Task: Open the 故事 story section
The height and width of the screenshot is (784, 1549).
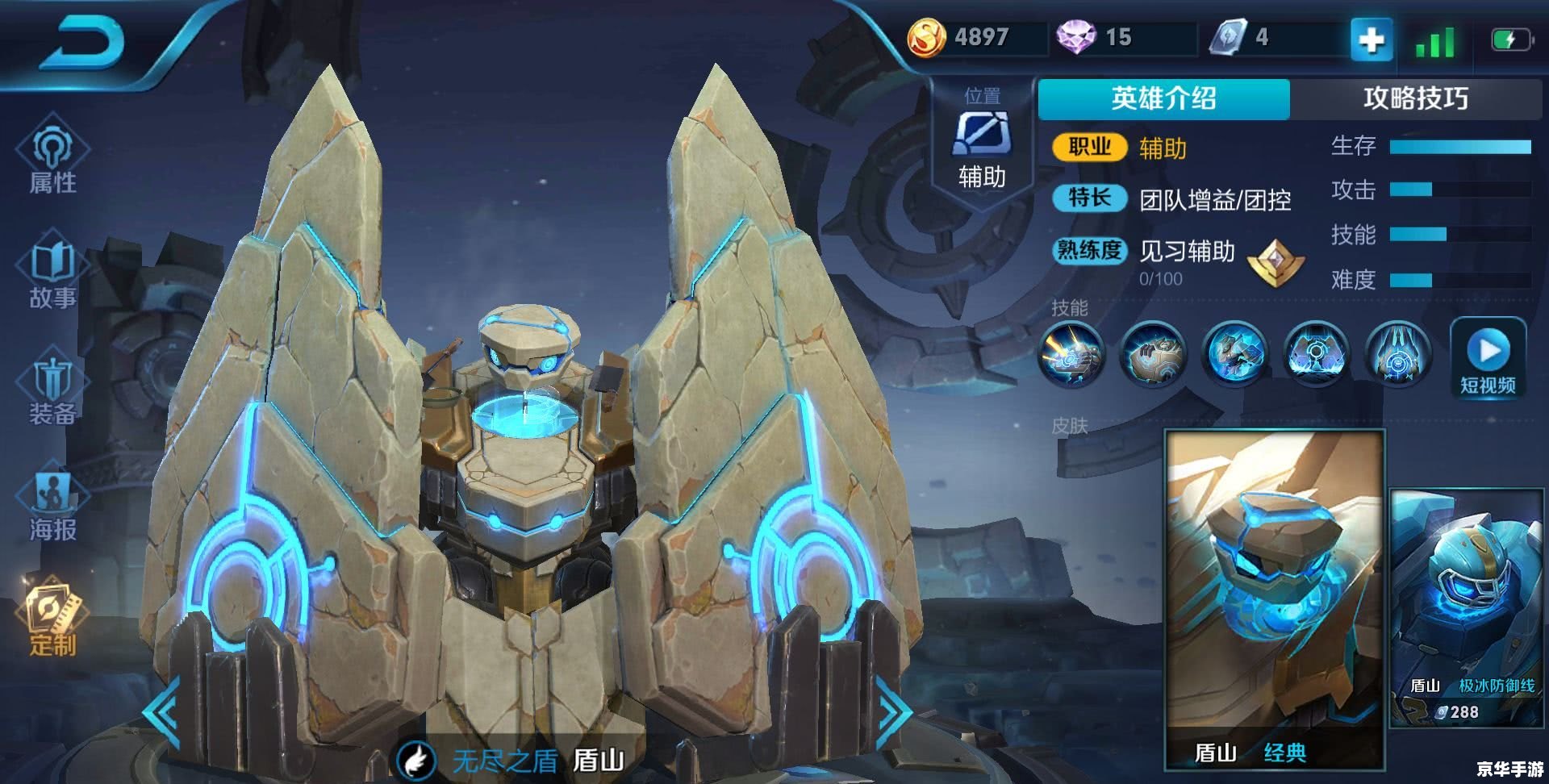Action: pyautogui.click(x=53, y=274)
